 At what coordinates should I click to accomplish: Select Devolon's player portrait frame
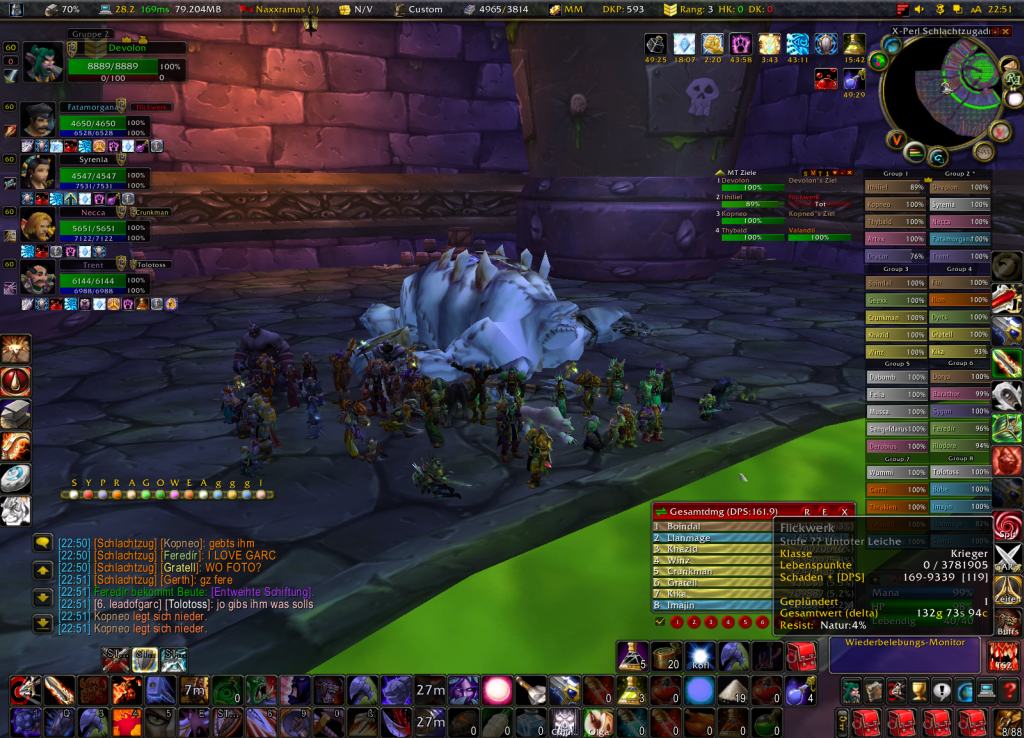pos(43,63)
